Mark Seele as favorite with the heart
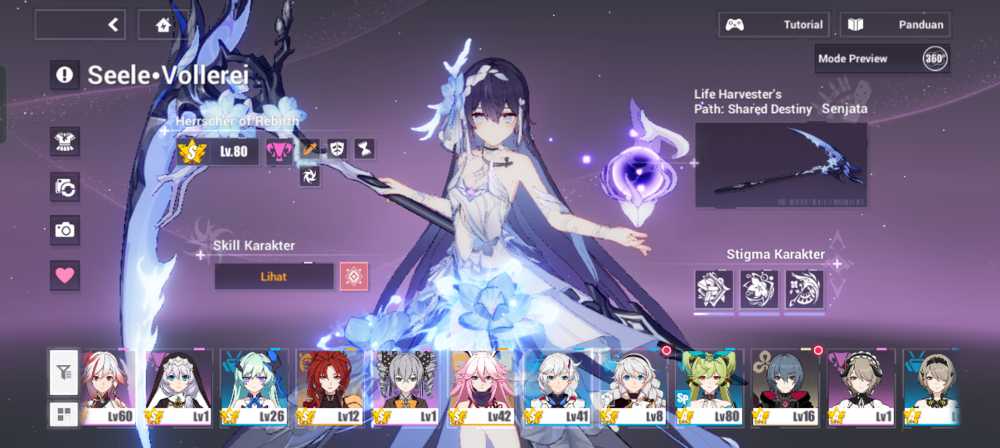Viewport: 1000px width, 448px height. tap(65, 275)
